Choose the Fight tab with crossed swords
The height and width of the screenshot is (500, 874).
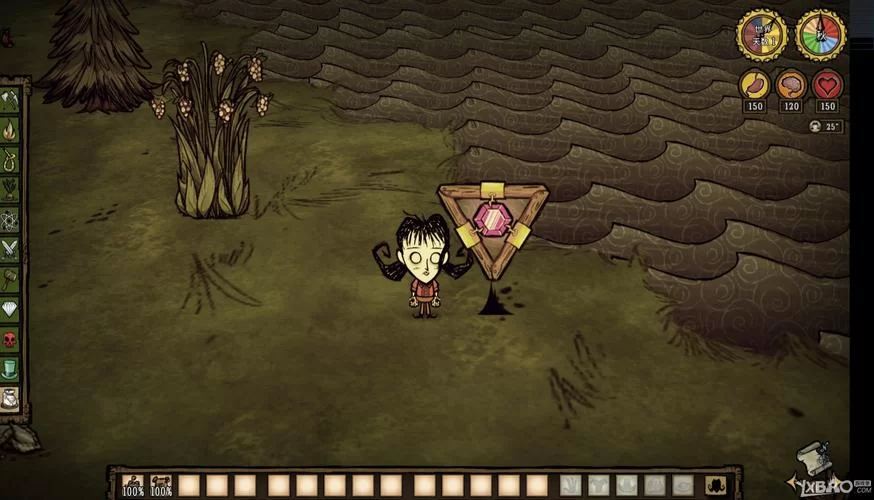point(10,249)
